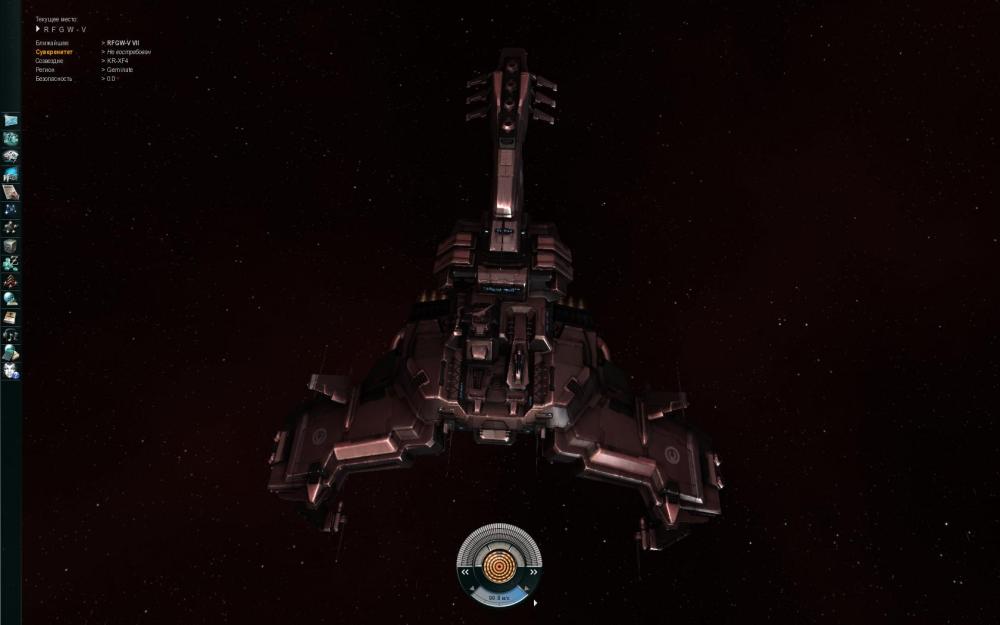Click the right double-arrow HUD button
Screen dimensions: 1000x625
[x=534, y=573]
